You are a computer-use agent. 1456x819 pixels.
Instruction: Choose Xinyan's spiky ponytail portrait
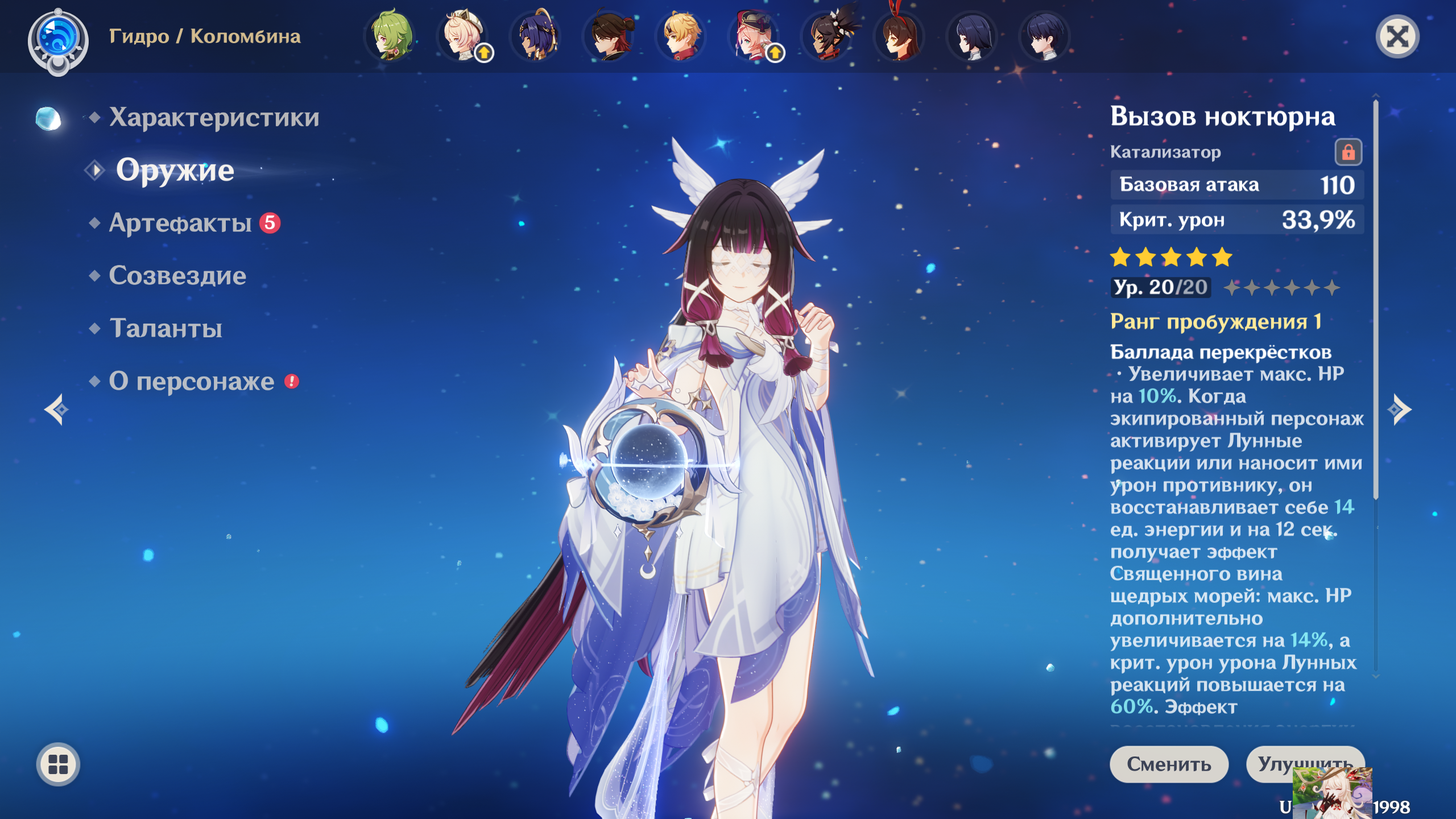[827, 36]
